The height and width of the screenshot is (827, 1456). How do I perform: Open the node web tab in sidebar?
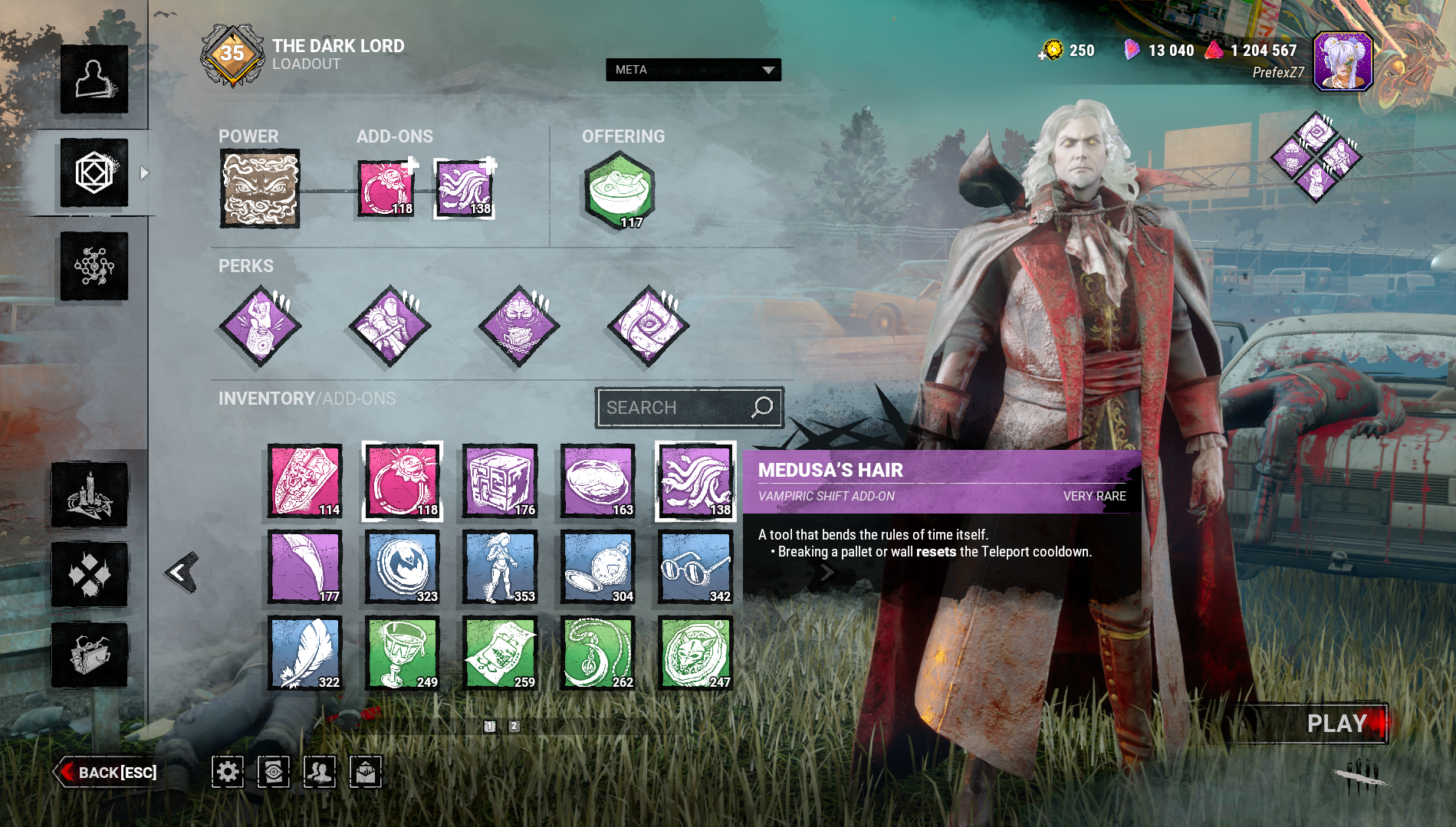point(94,266)
